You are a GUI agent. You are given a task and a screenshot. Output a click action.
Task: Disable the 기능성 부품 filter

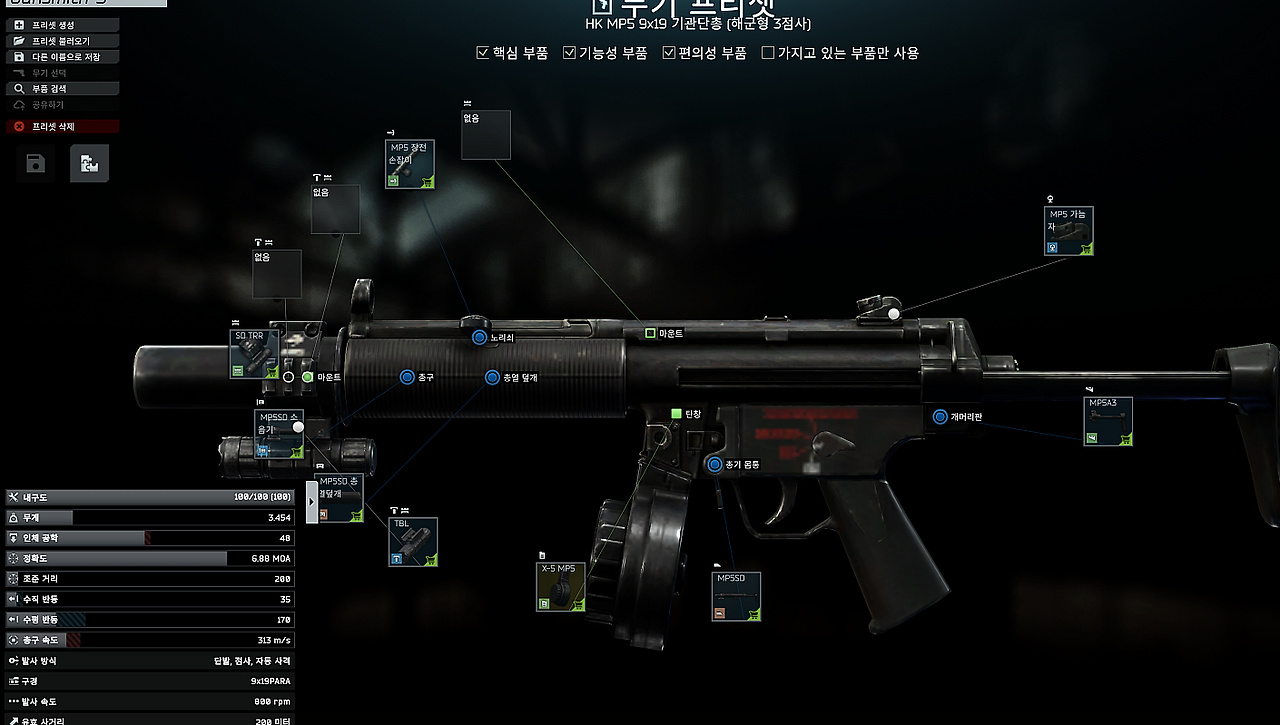(569, 53)
